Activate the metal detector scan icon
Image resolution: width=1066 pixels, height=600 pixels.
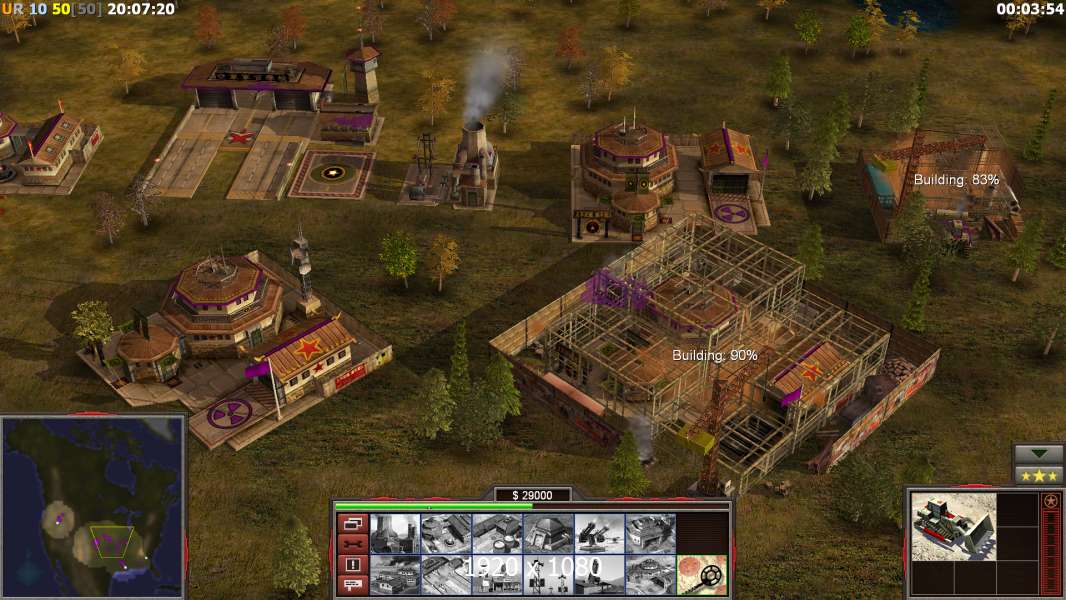point(701,574)
